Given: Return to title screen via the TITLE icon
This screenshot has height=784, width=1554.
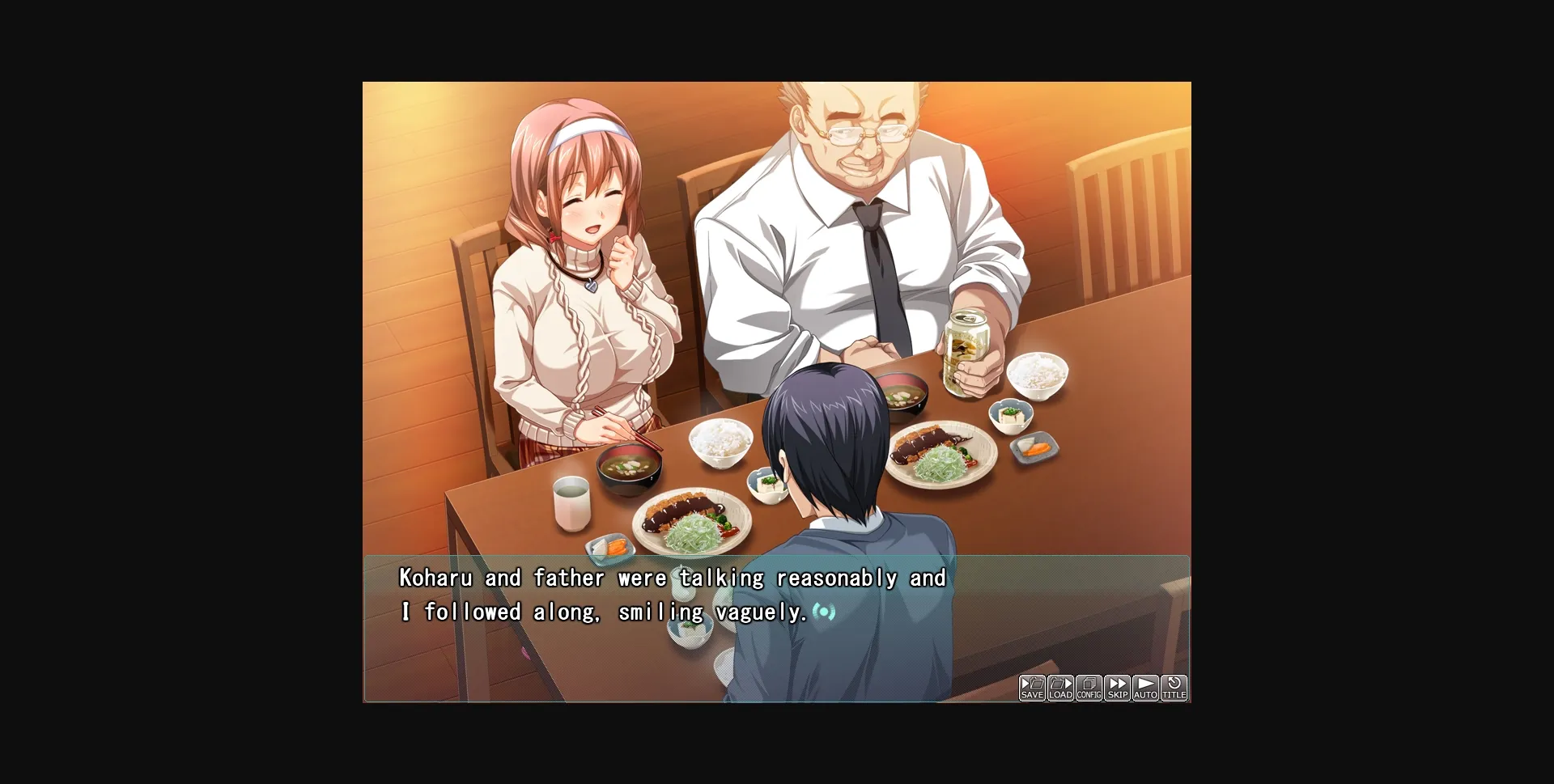Looking at the screenshot, I should (x=1174, y=686).
